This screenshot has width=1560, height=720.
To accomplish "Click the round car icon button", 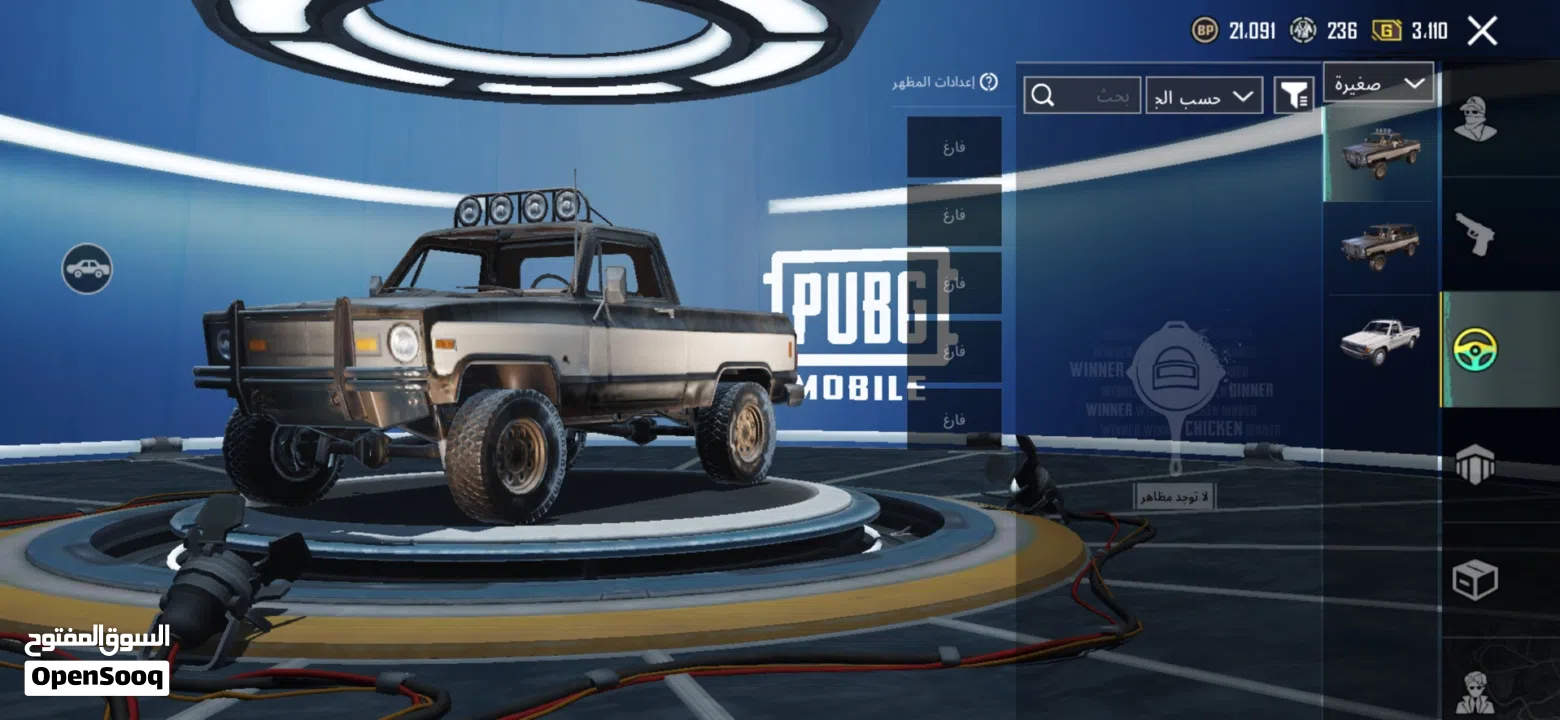I will pos(87,269).
